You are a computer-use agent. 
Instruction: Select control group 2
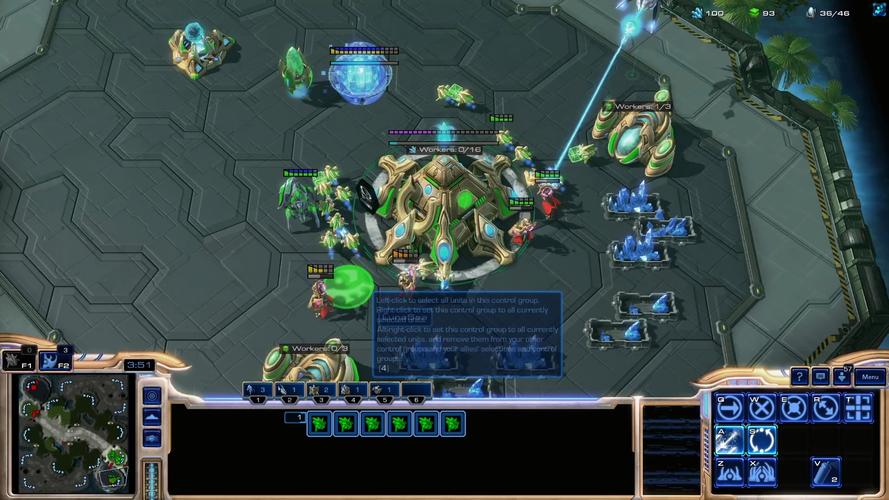289,391
